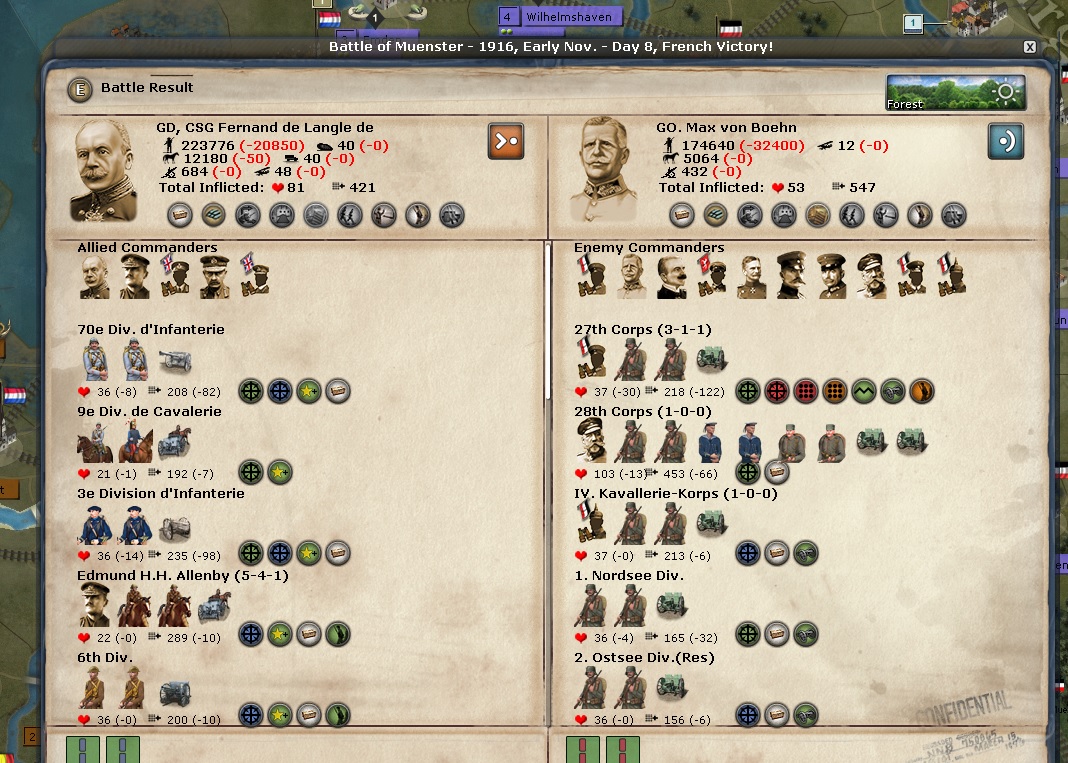
Task: Select Edmund H.H. Allenby's unit
Action: 168,576
